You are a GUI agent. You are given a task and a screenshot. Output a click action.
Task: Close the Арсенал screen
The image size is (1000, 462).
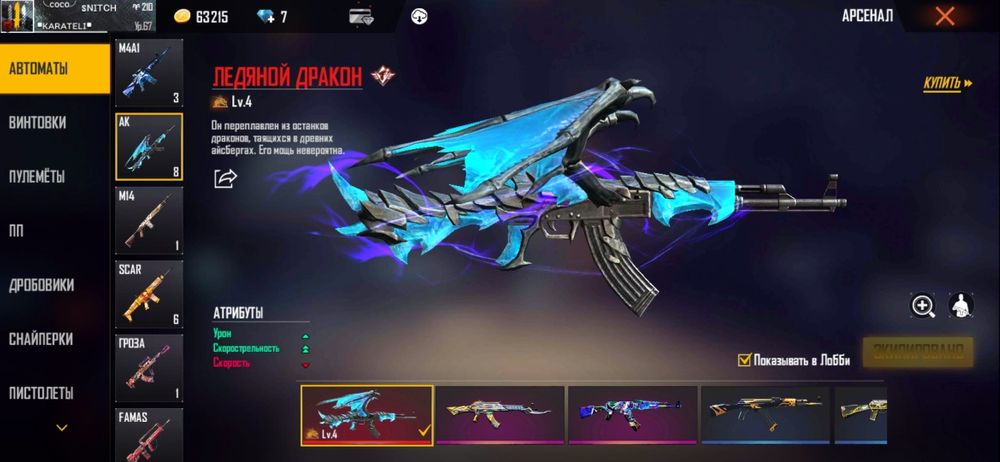pyautogui.click(x=943, y=16)
